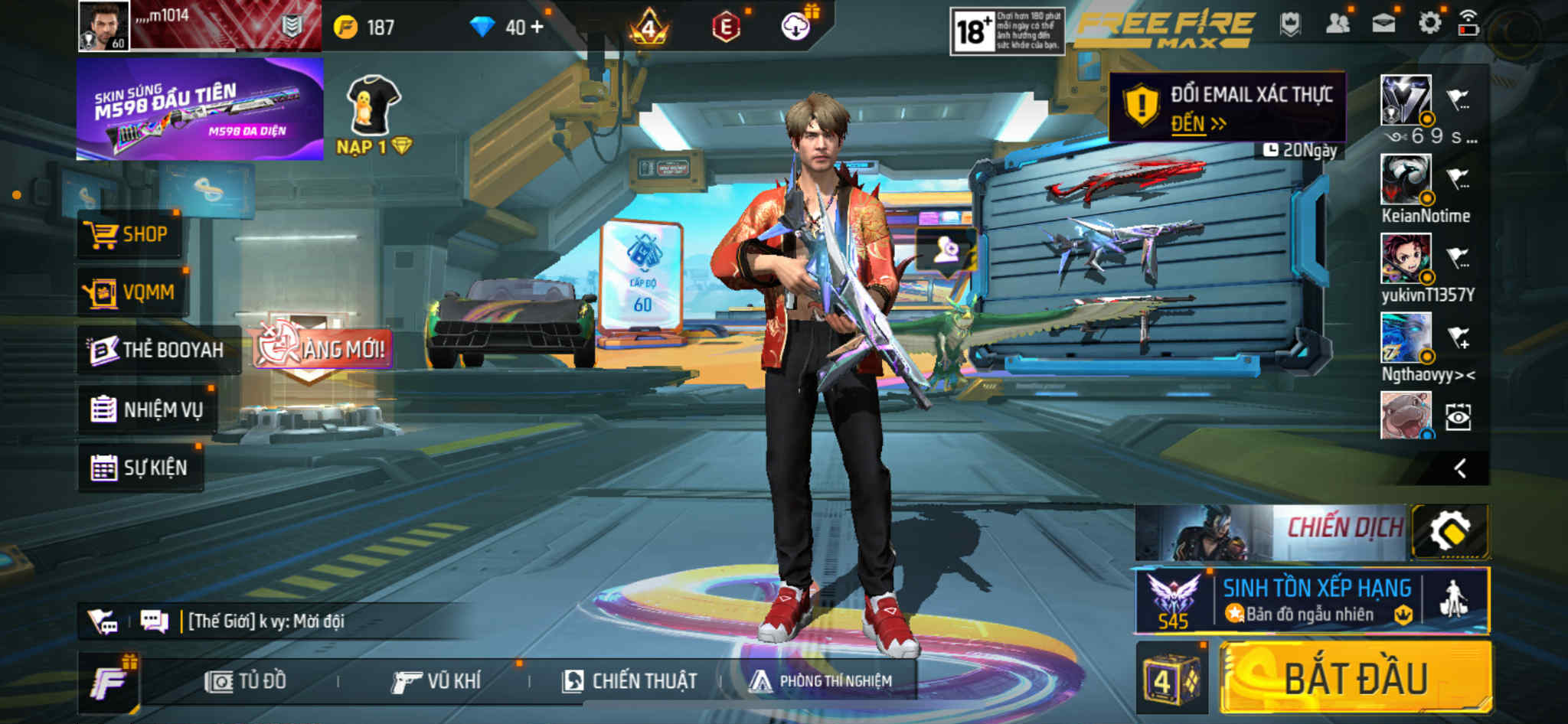Switch to the TỦ ĐỒ wardrobe tab

tap(246, 681)
